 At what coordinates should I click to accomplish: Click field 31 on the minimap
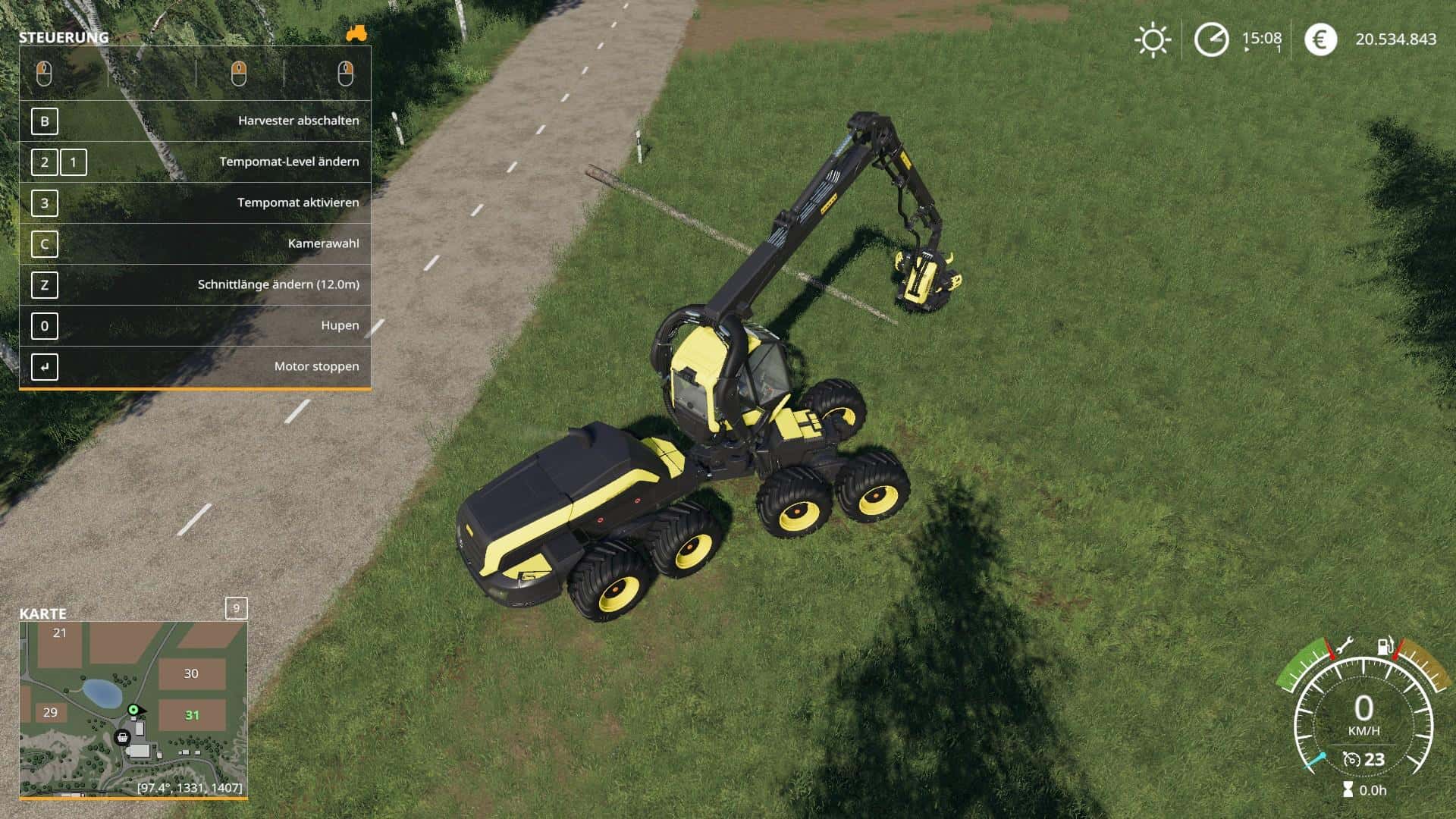[192, 715]
